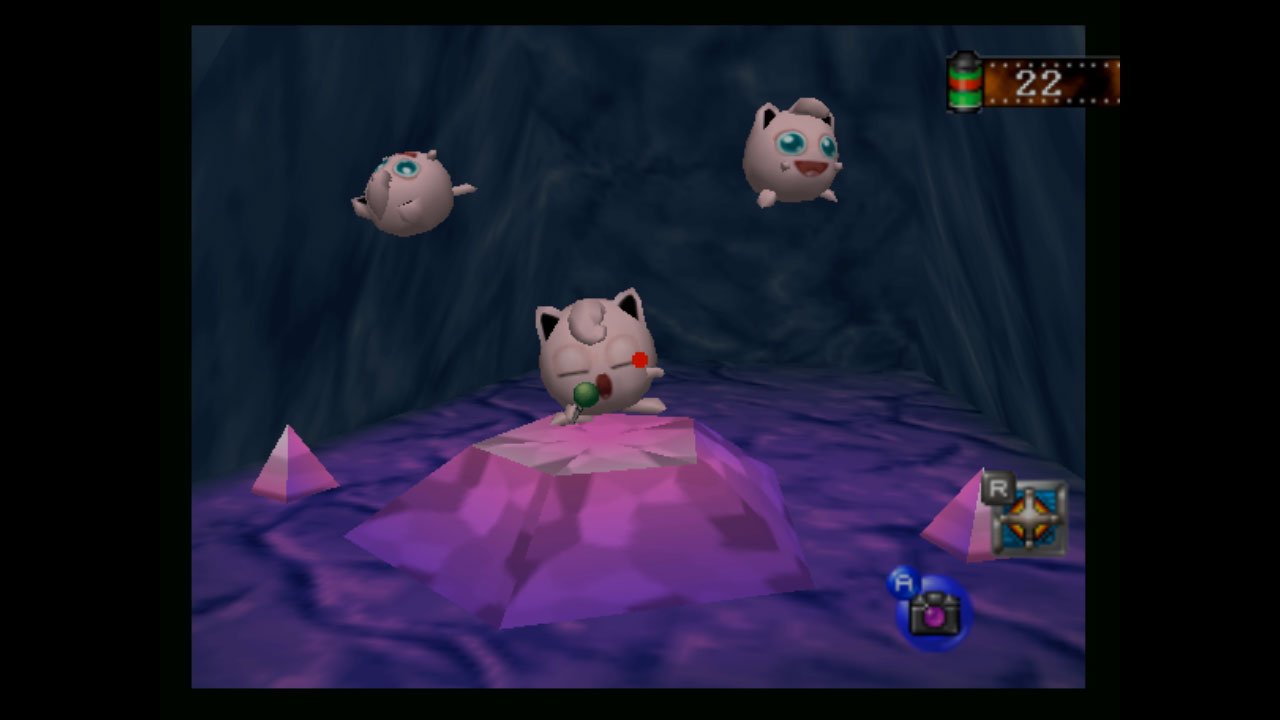Toggle the orange flame arrows in the R icon
Image resolution: width=1280 pixels, height=720 pixels.
(x=1017, y=505)
